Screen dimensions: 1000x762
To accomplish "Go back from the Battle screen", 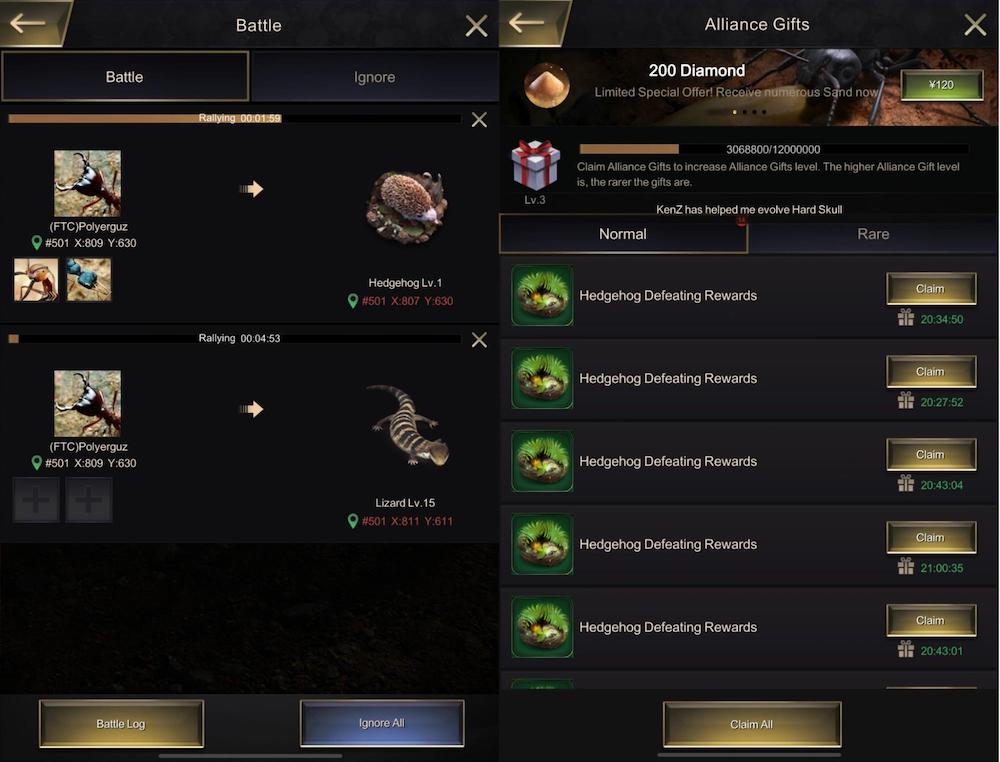I will click(30, 24).
